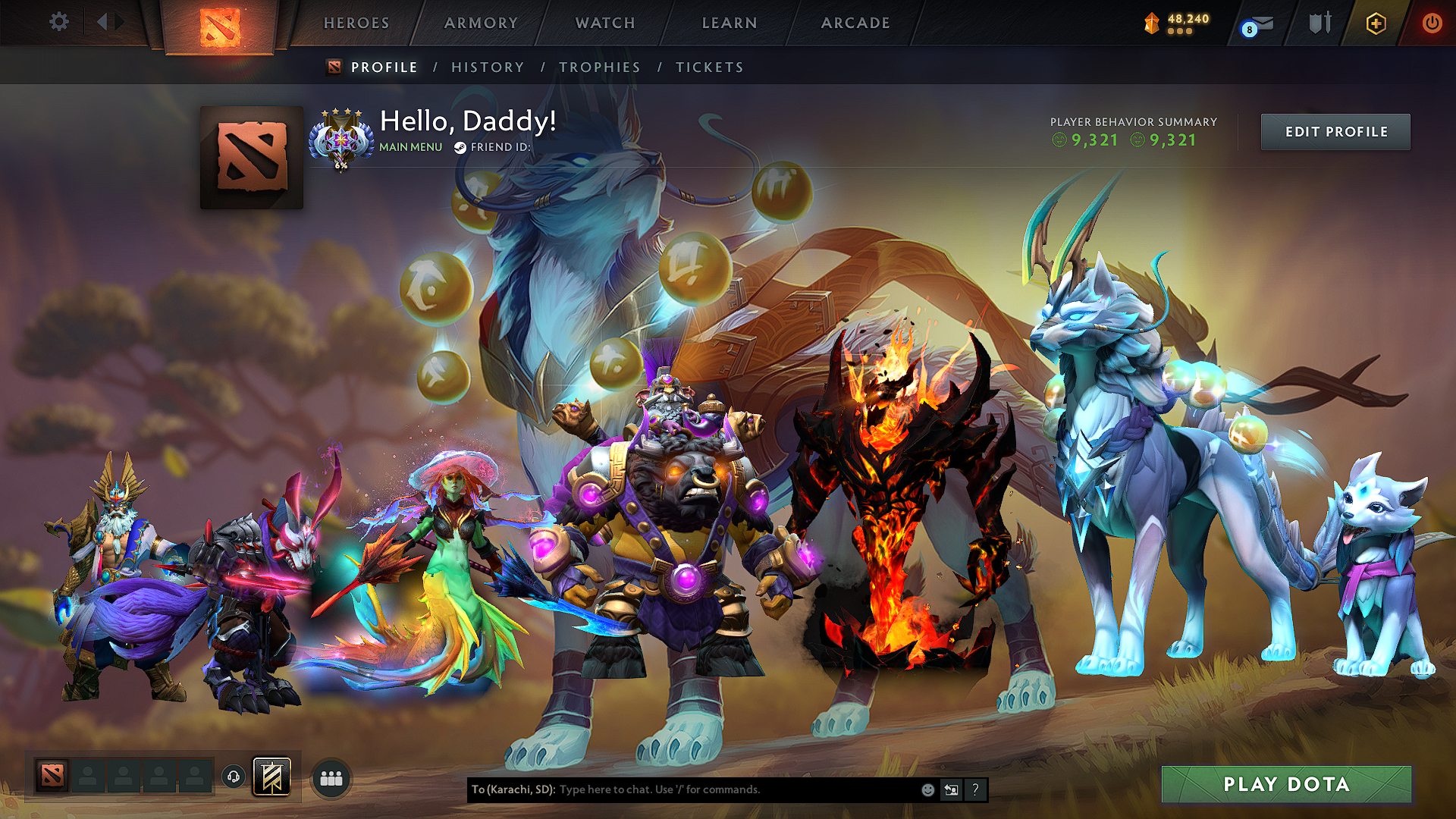
Task: Click the chat input field
Action: [x=720, y=789]
